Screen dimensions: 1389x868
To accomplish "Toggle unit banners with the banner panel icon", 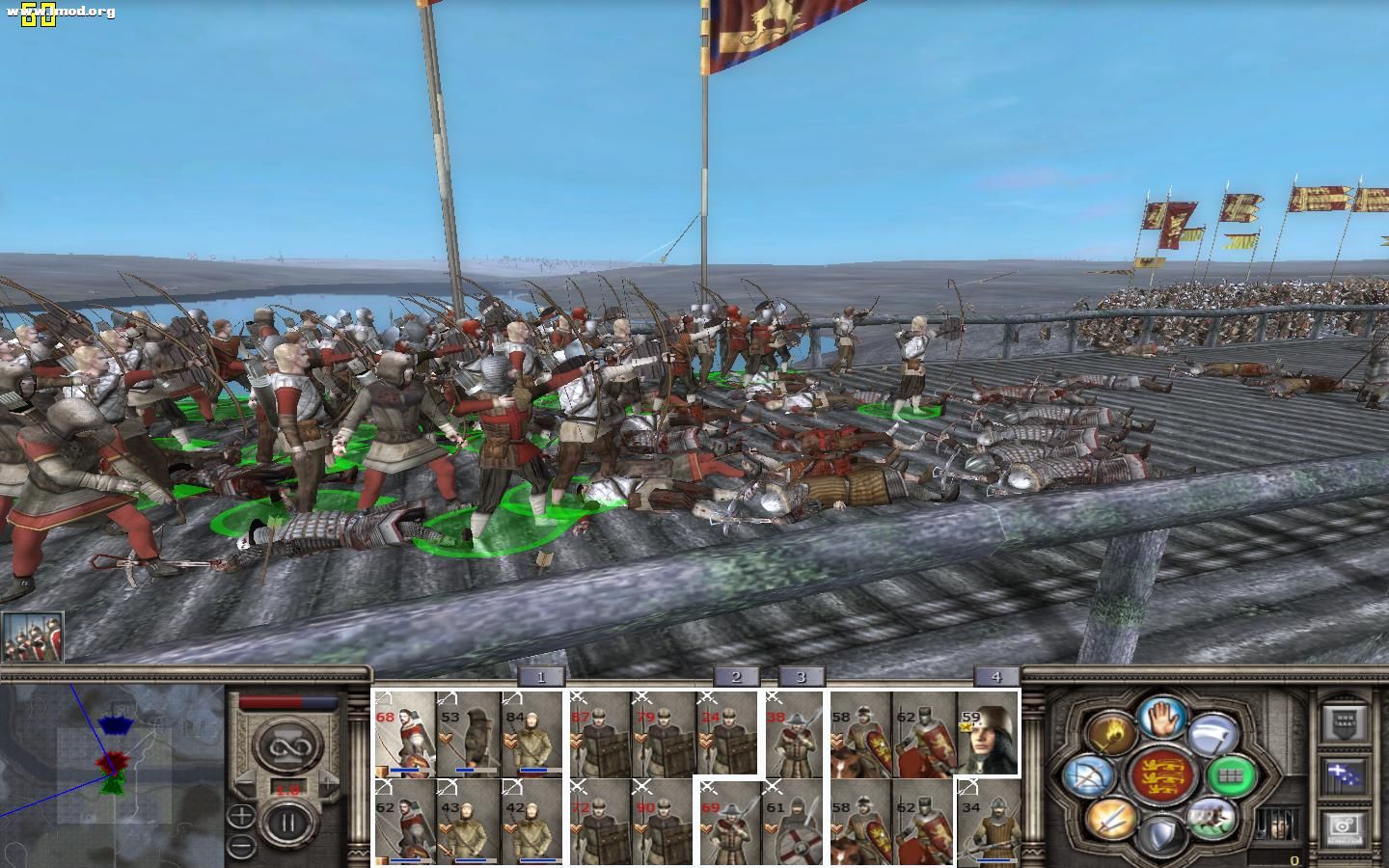I will click(x=1344, y=719).
